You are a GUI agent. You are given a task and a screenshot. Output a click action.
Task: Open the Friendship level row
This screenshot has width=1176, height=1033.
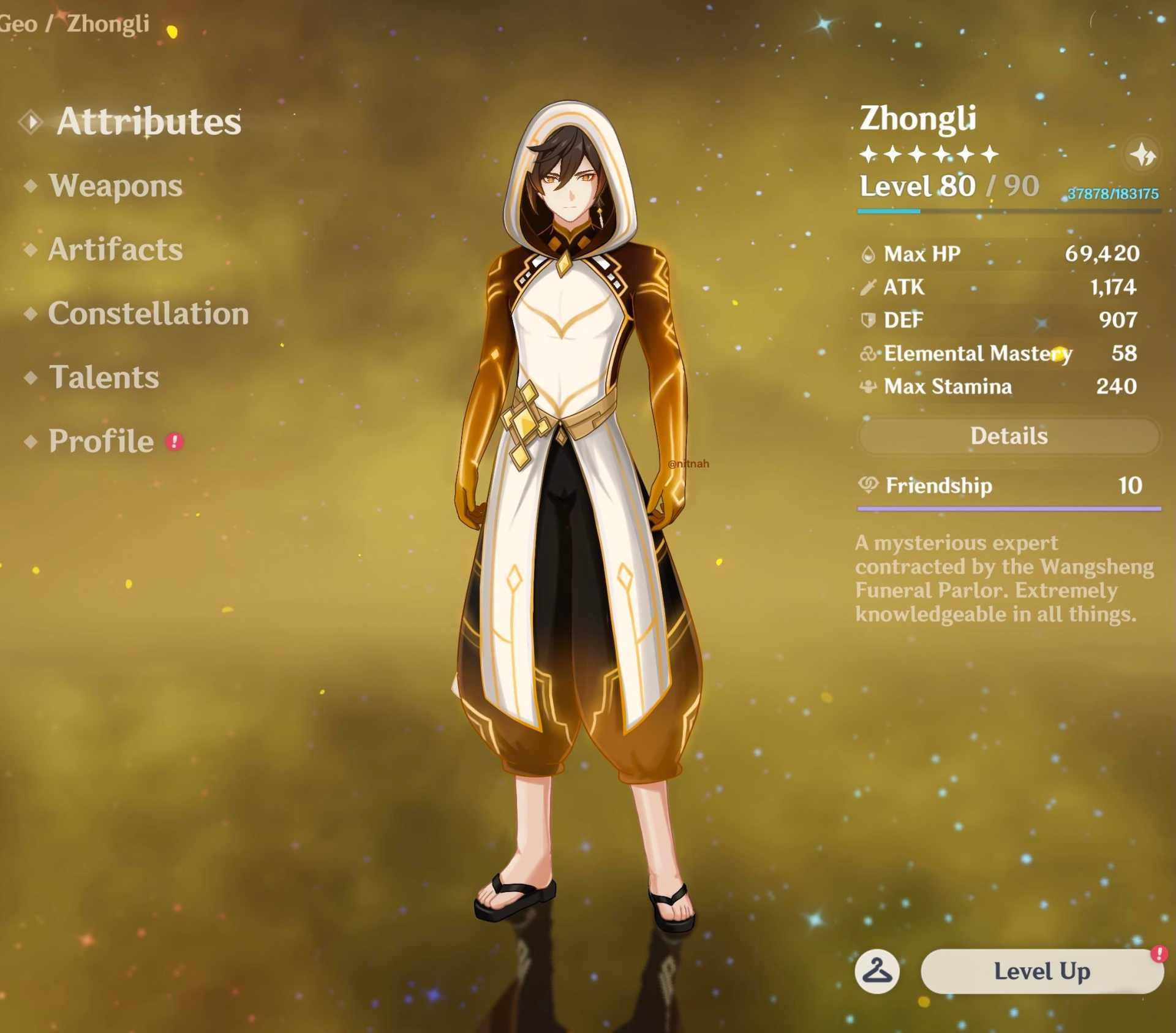point(1009,486)
